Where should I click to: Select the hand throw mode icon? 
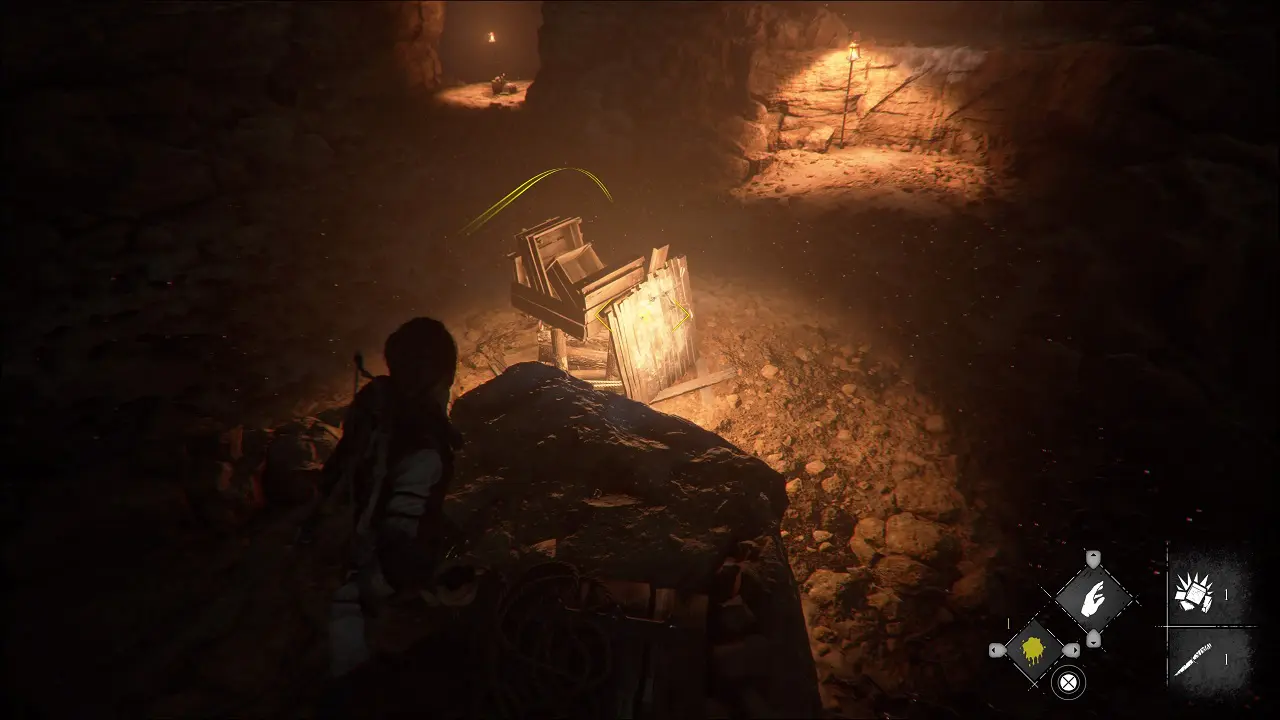[x=1093, y=598]
